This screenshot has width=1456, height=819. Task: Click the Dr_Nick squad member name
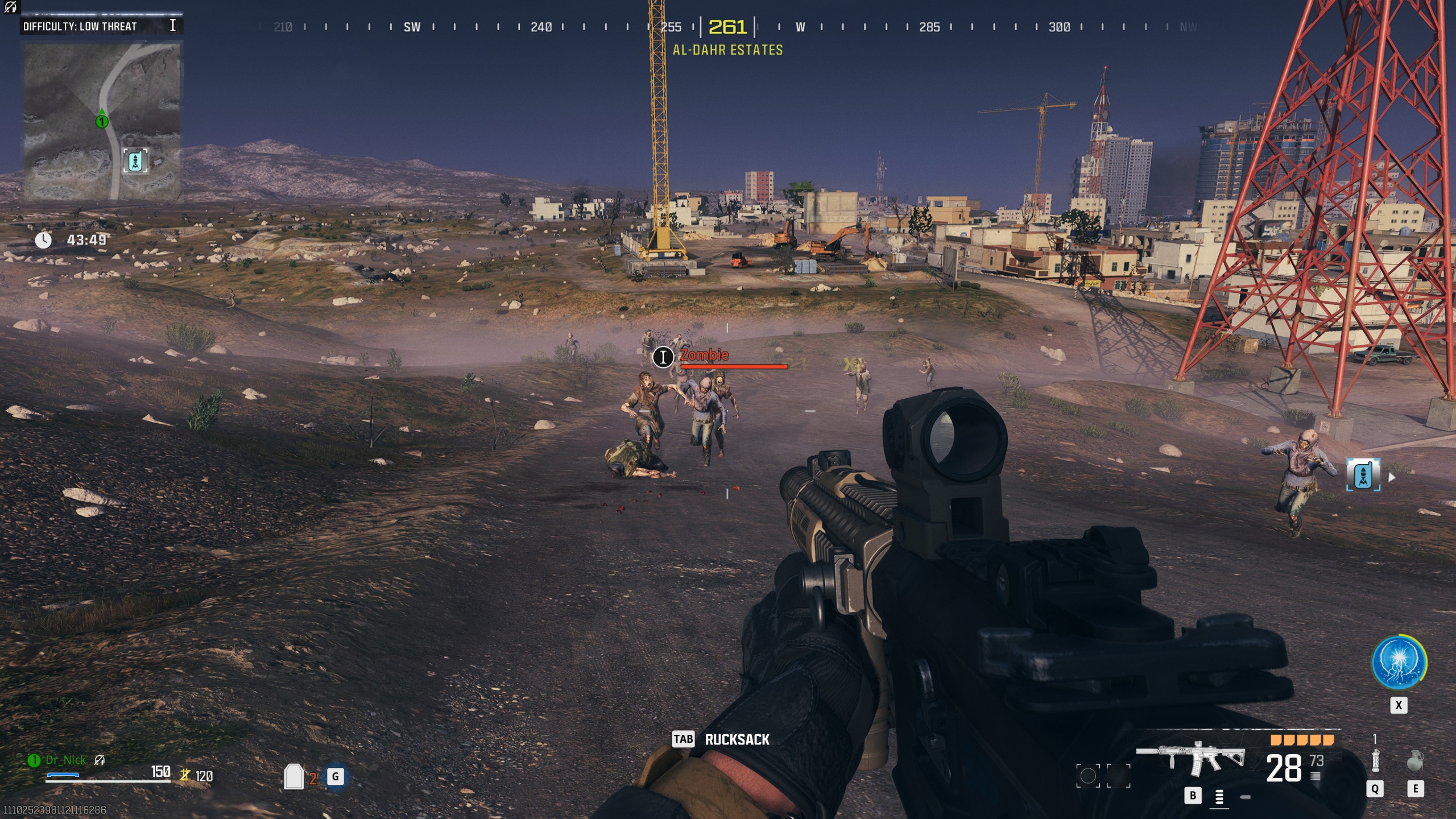point(65,760)
